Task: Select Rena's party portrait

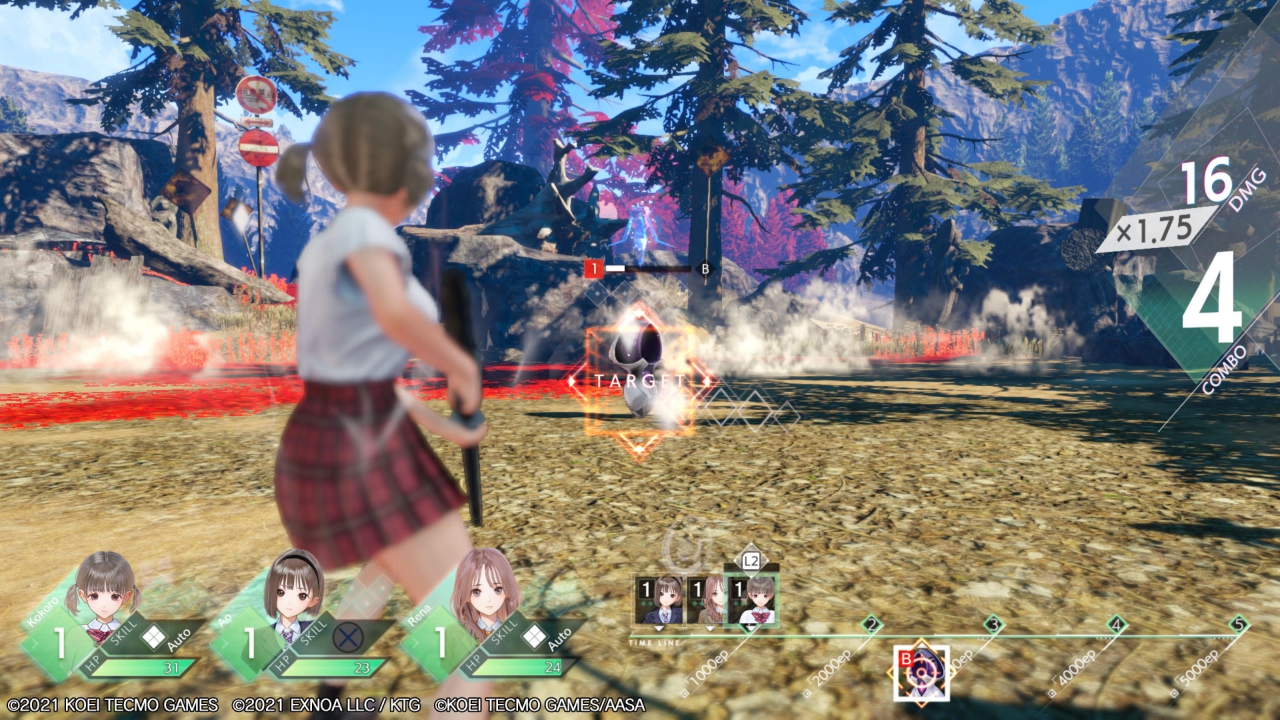Action: click(484, 590)
